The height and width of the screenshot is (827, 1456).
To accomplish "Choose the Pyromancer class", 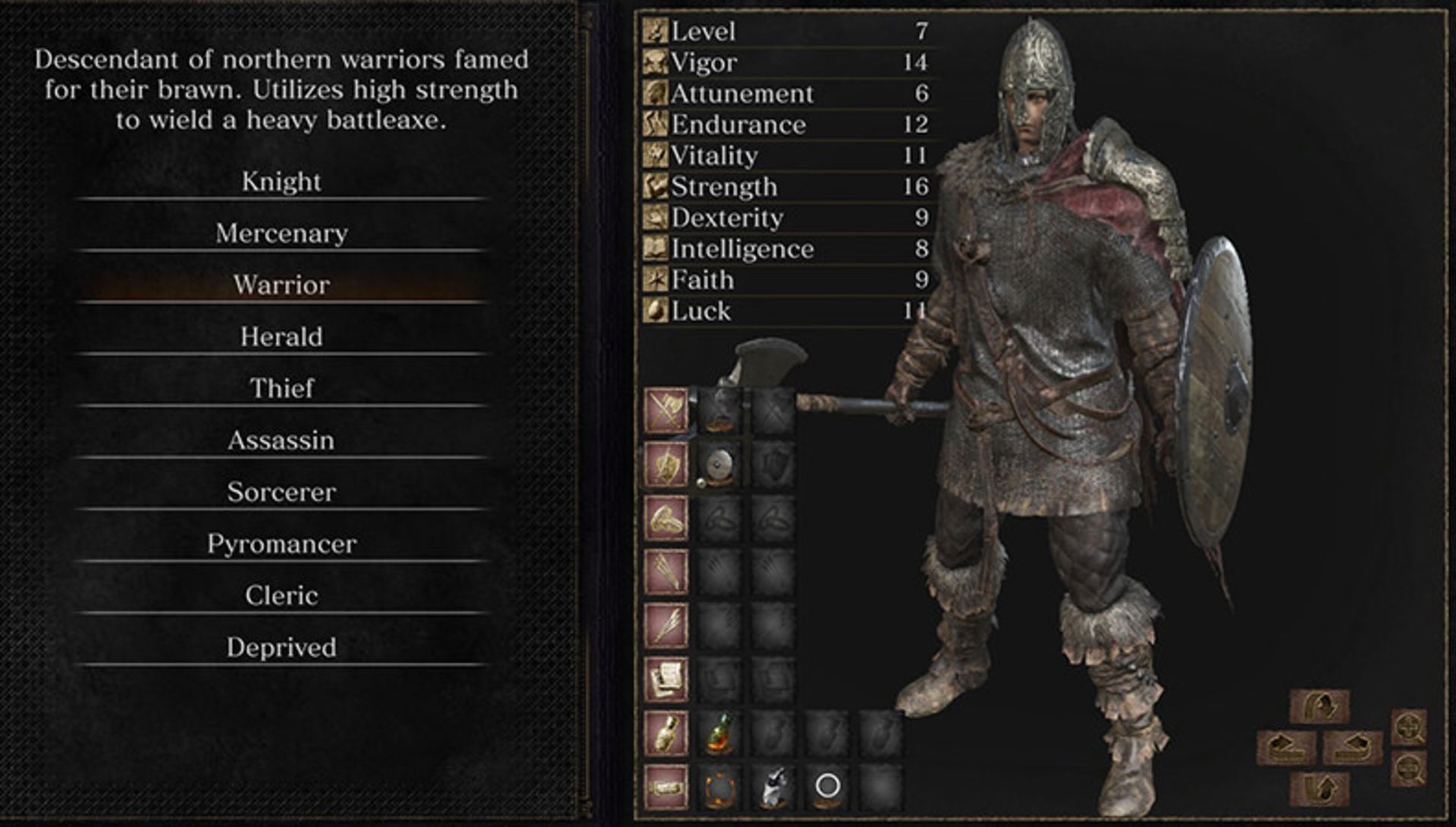I will click(281, 544).
